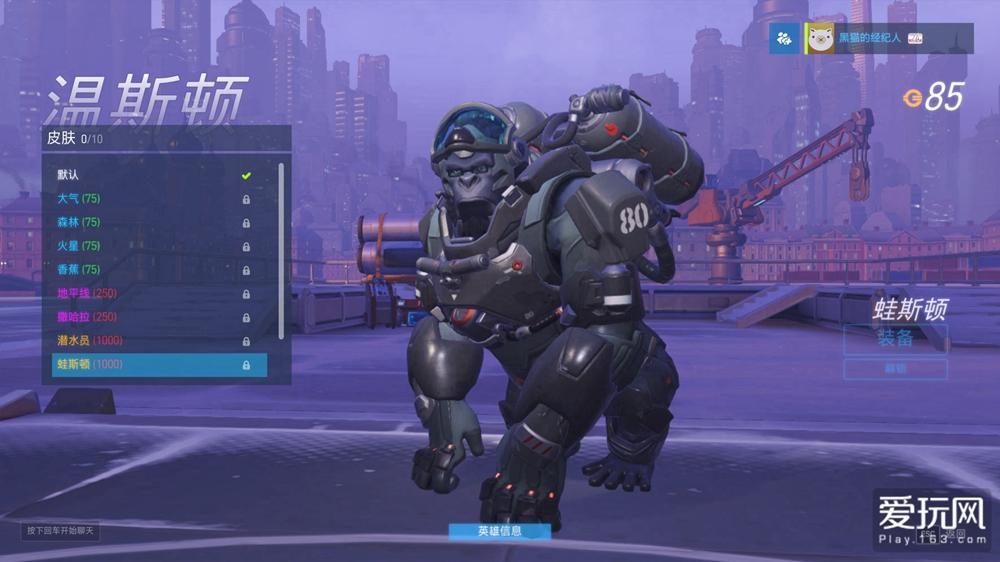Viewport: 1000px width, 562px height.
Task: Click the skin list scrollbar
Action: tap(282, 250)
